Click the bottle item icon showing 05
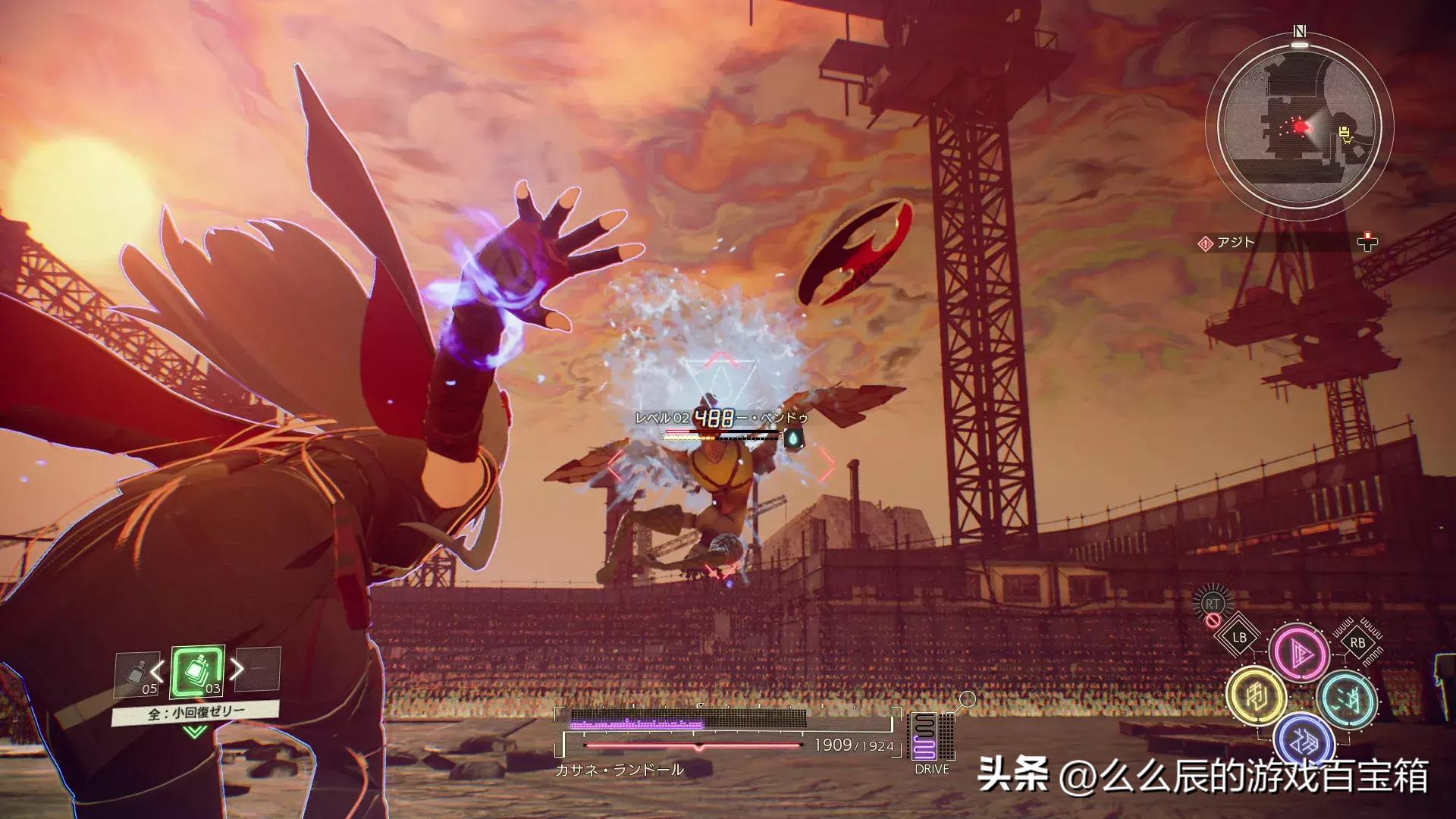 click(x=137, y=671)
